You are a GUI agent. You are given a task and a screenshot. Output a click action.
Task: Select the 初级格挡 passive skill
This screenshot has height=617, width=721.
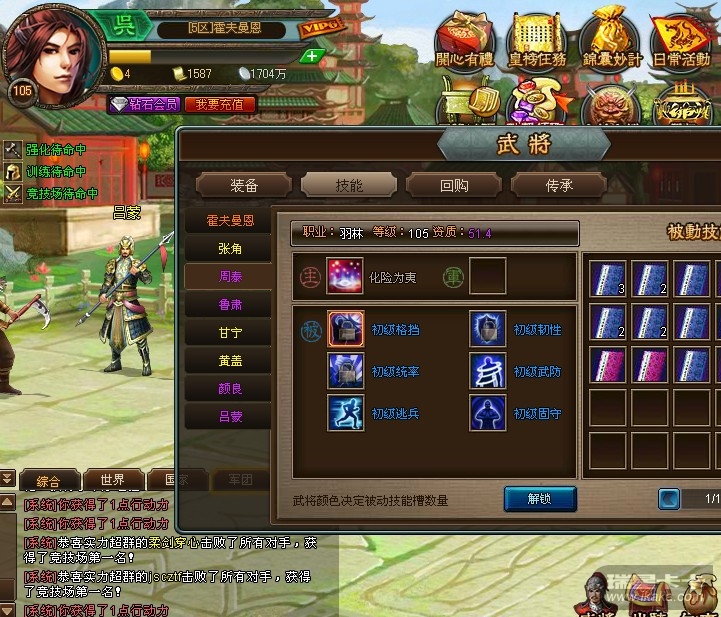(346, 328)
